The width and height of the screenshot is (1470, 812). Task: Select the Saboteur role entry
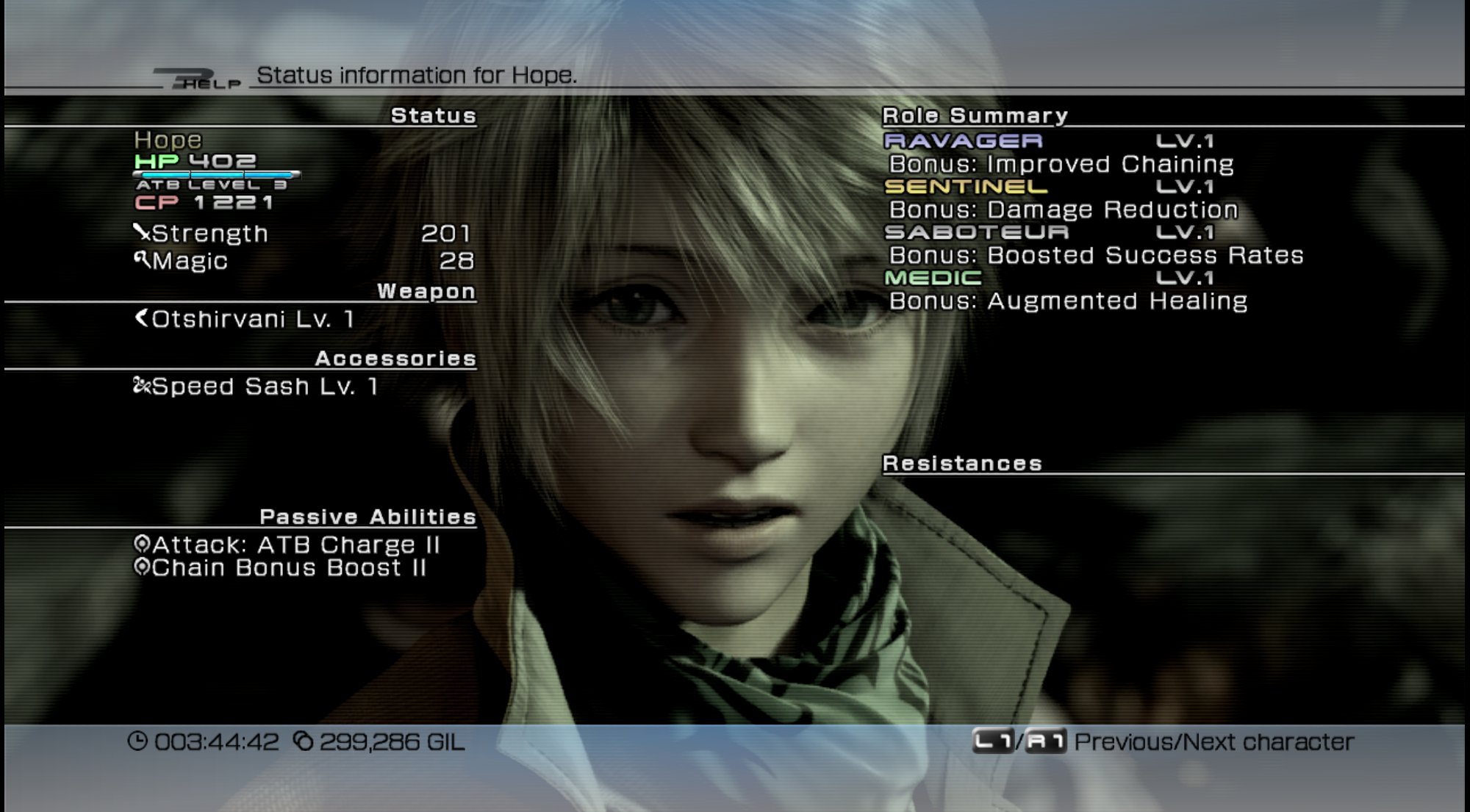click(976, 232)
